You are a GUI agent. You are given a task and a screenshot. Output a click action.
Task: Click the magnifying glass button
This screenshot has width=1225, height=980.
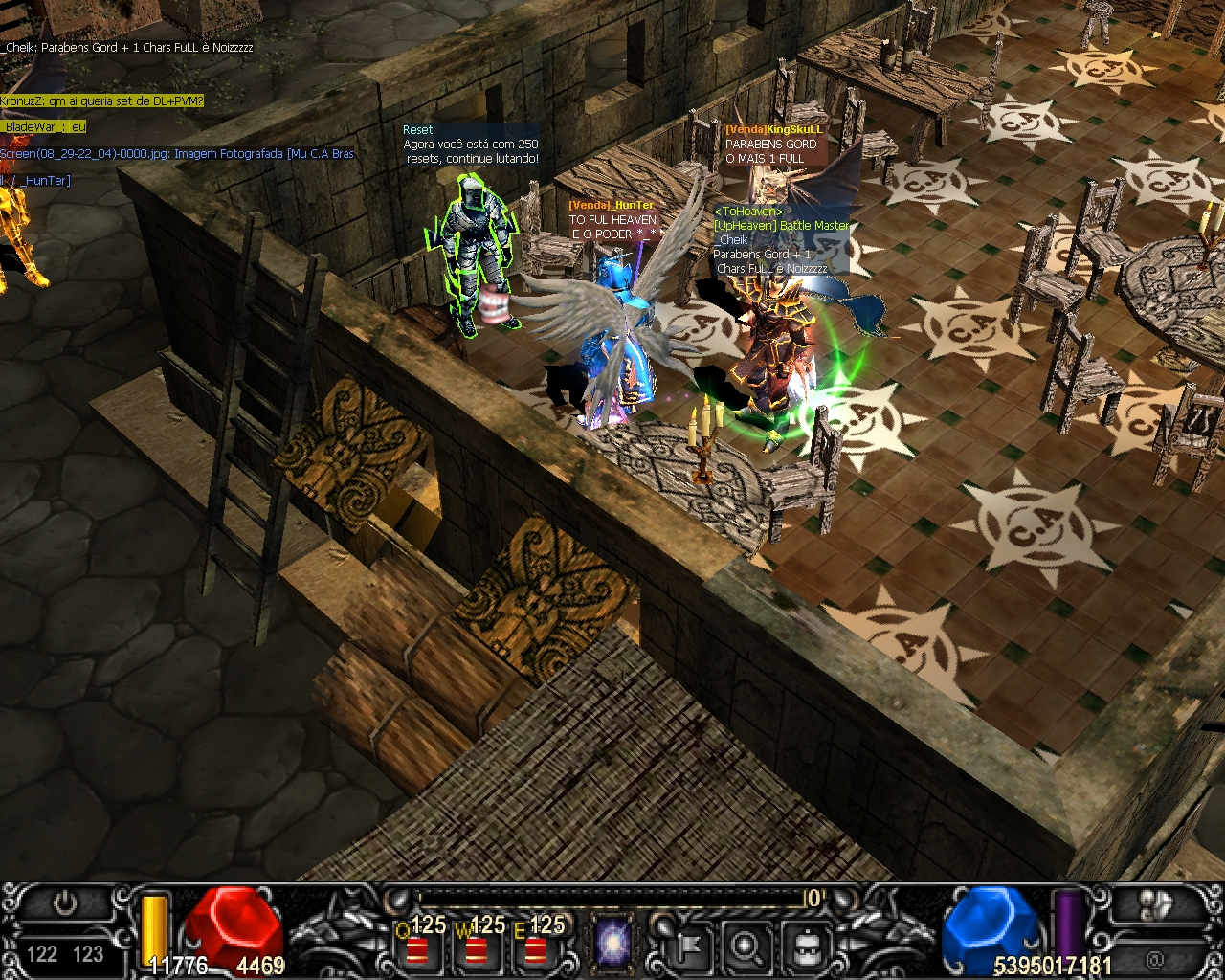tap(746, 947)
